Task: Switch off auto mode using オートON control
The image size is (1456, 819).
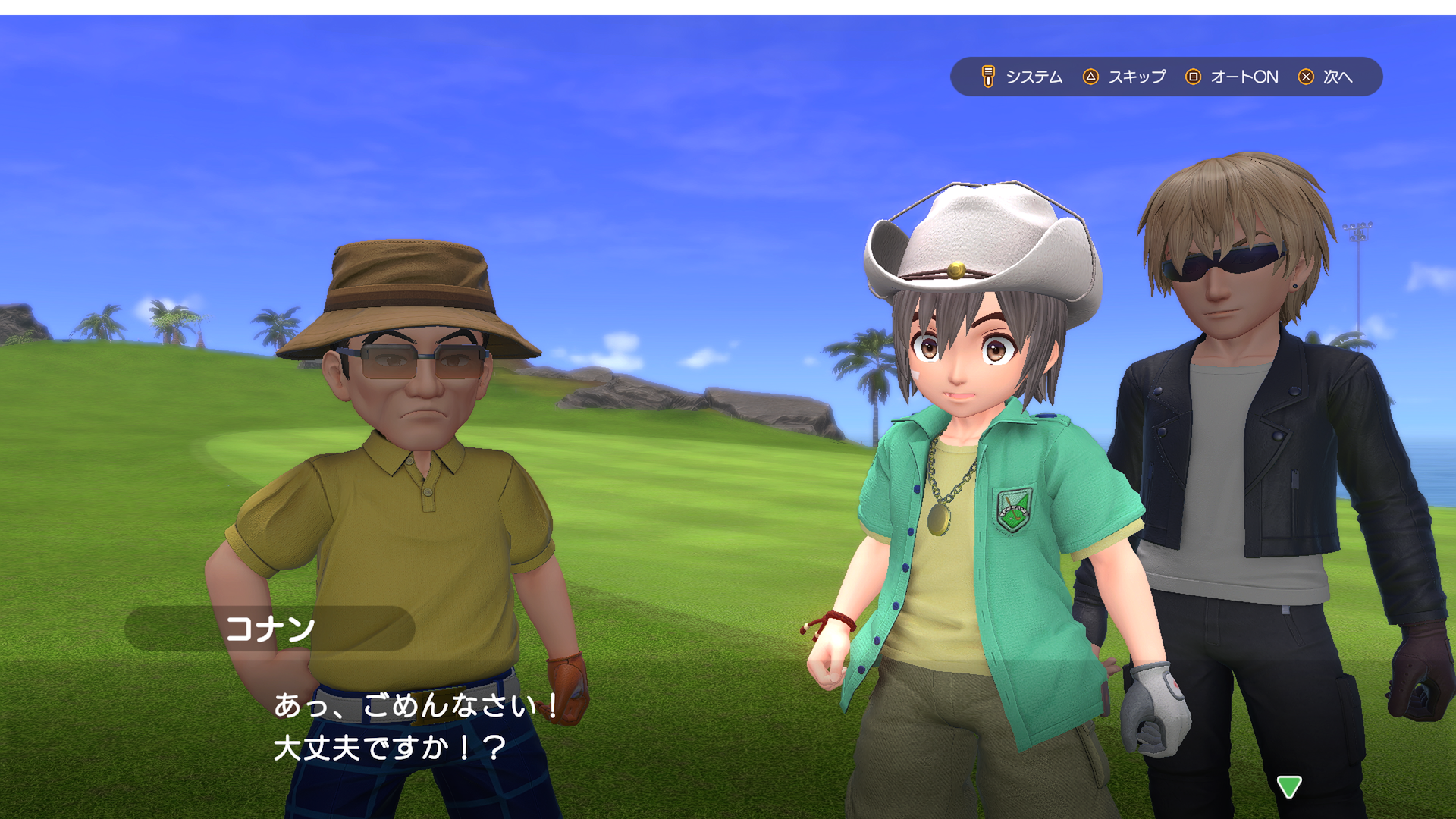Action: tap(1244, 76)
